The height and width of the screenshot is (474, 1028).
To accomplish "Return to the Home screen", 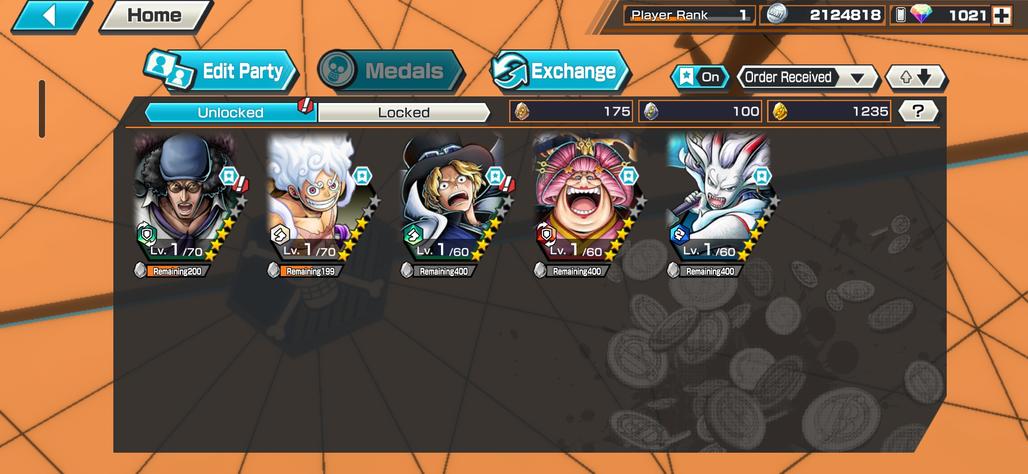I will (154, 15).
